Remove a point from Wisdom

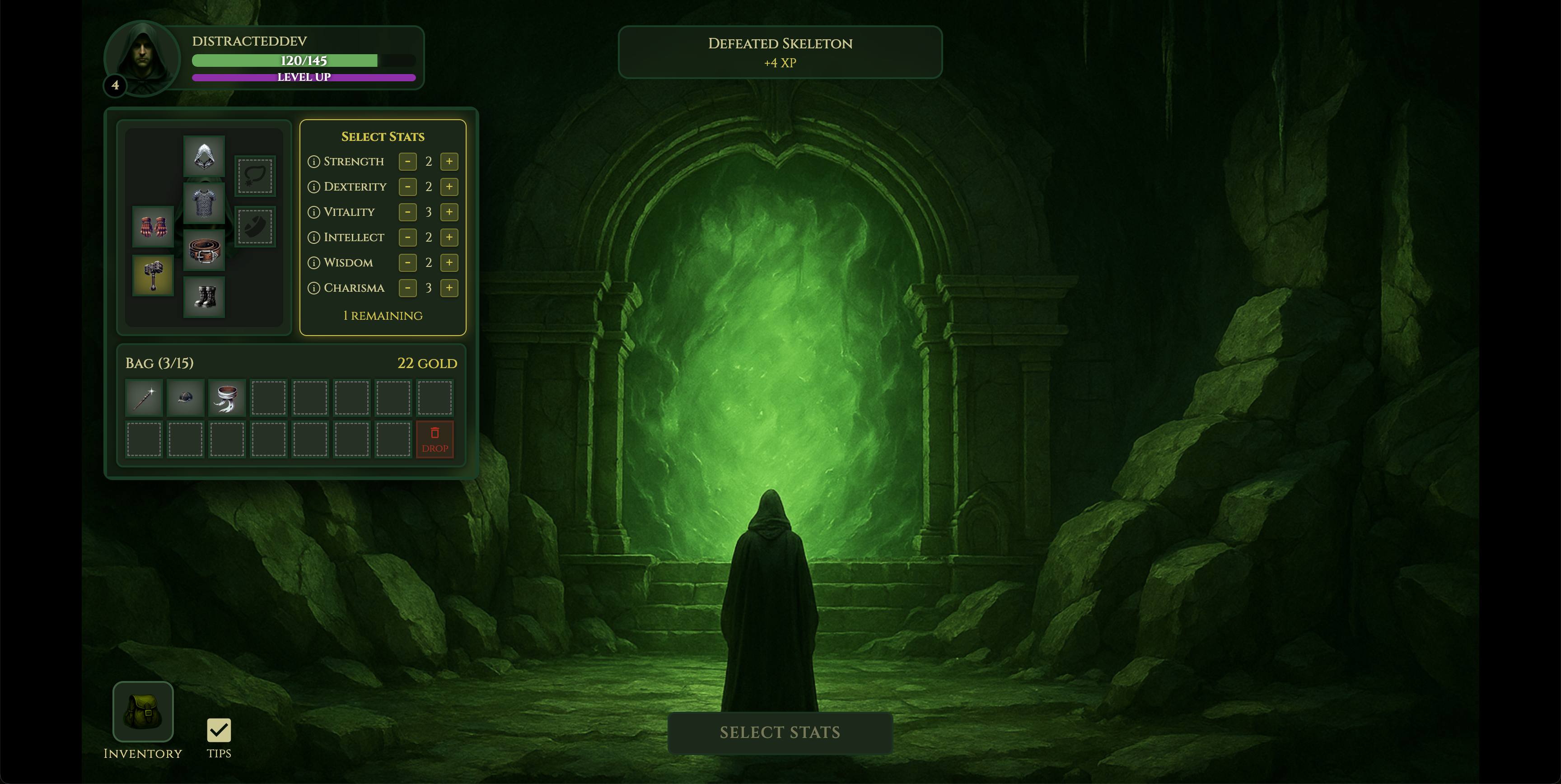pos(408,262)
